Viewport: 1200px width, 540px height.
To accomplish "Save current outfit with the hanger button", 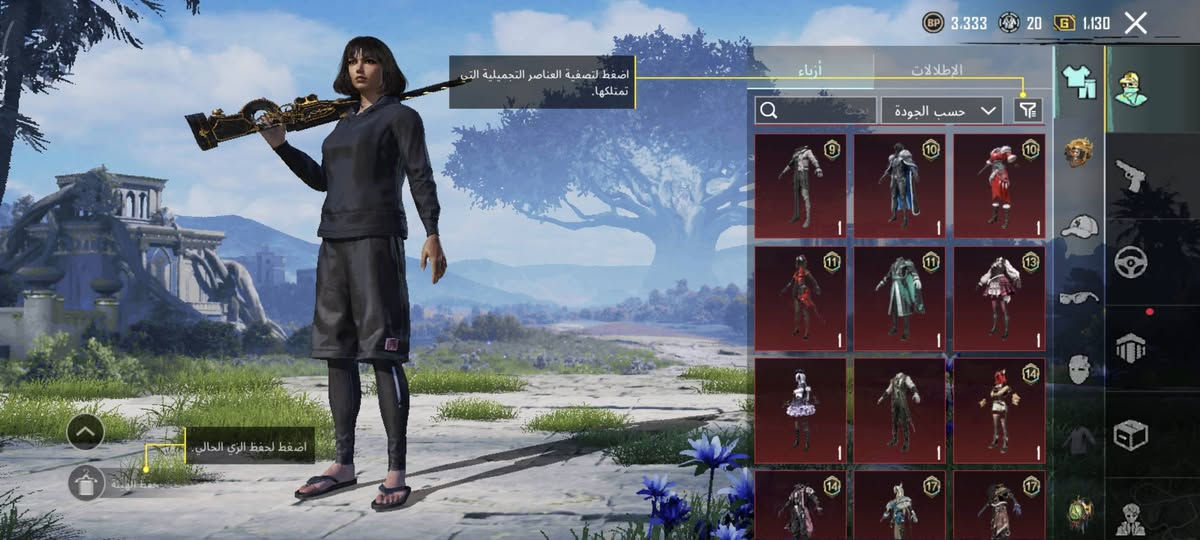I will [x=87, y=483].
